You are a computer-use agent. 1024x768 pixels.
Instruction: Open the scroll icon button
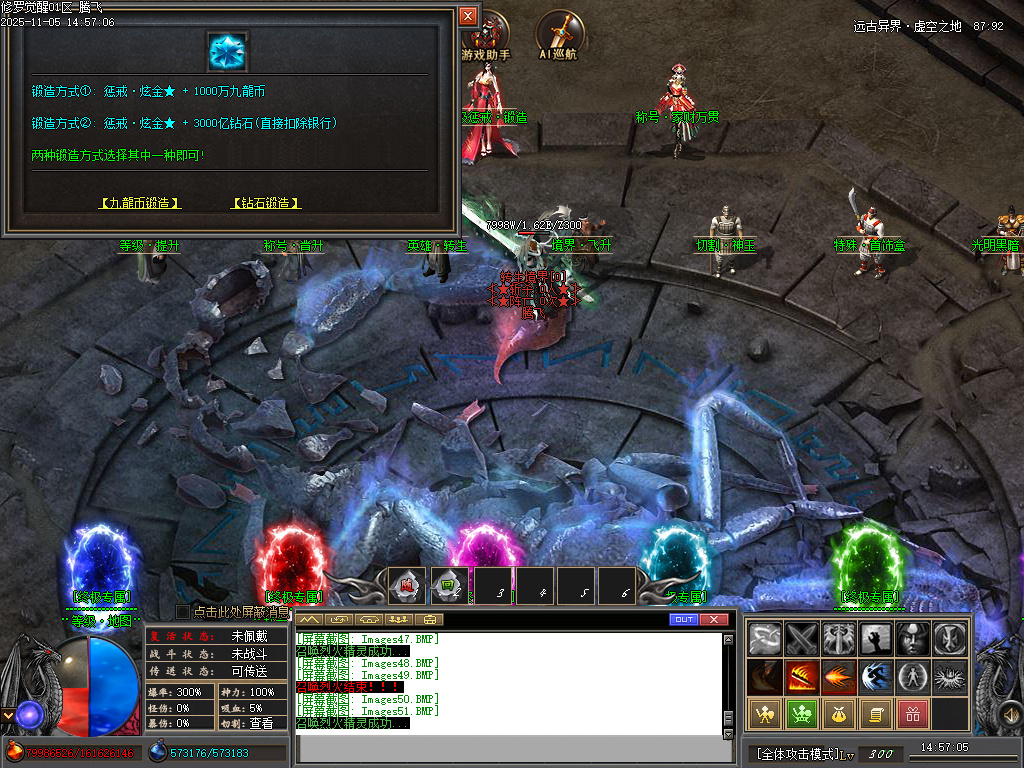pyautogui.click(x=875, y=714)
